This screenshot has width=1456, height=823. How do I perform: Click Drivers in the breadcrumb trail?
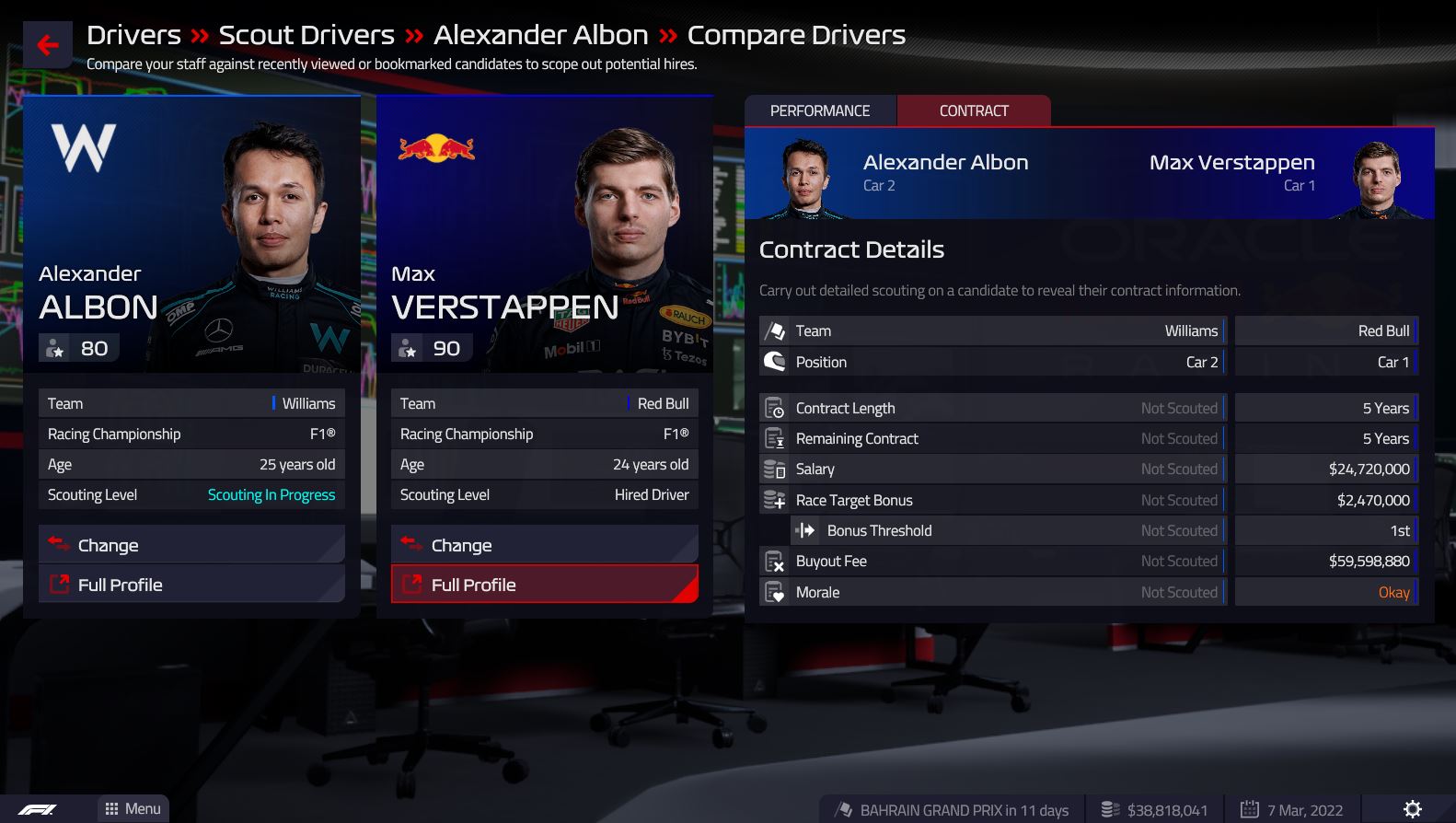(x=133, y=35)
